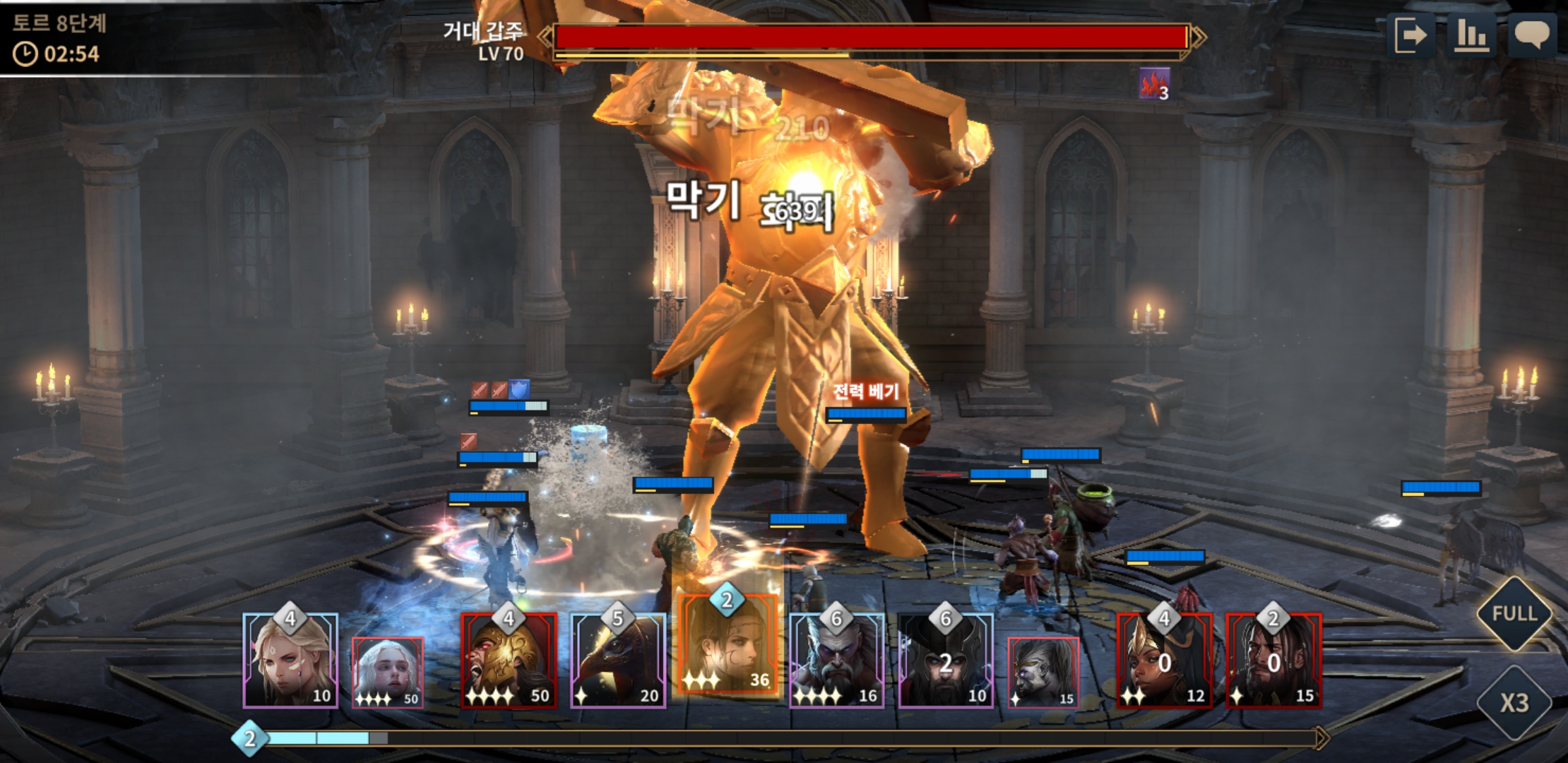Image resolution: width=1568 pixels, height=763 pixels.
Task: Choose the golden-helmet warrior card
Action: [509, 661]
